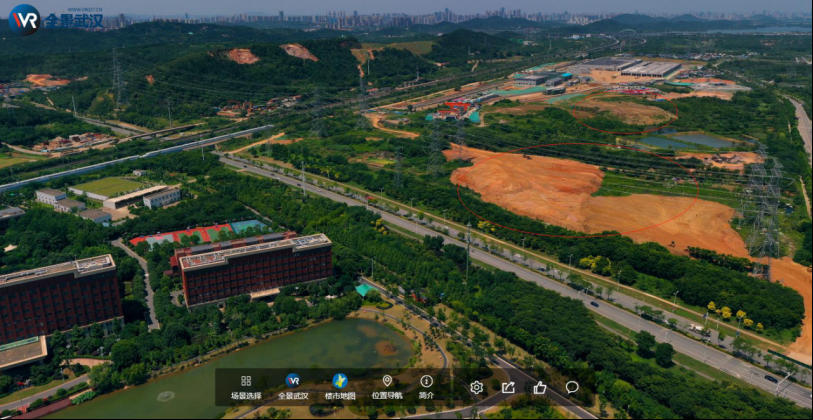Image resolution: width=813 pixels, height=420 pixels.
Task: Launch 位置导航 location navigation
Action: [x=387, y=386]
